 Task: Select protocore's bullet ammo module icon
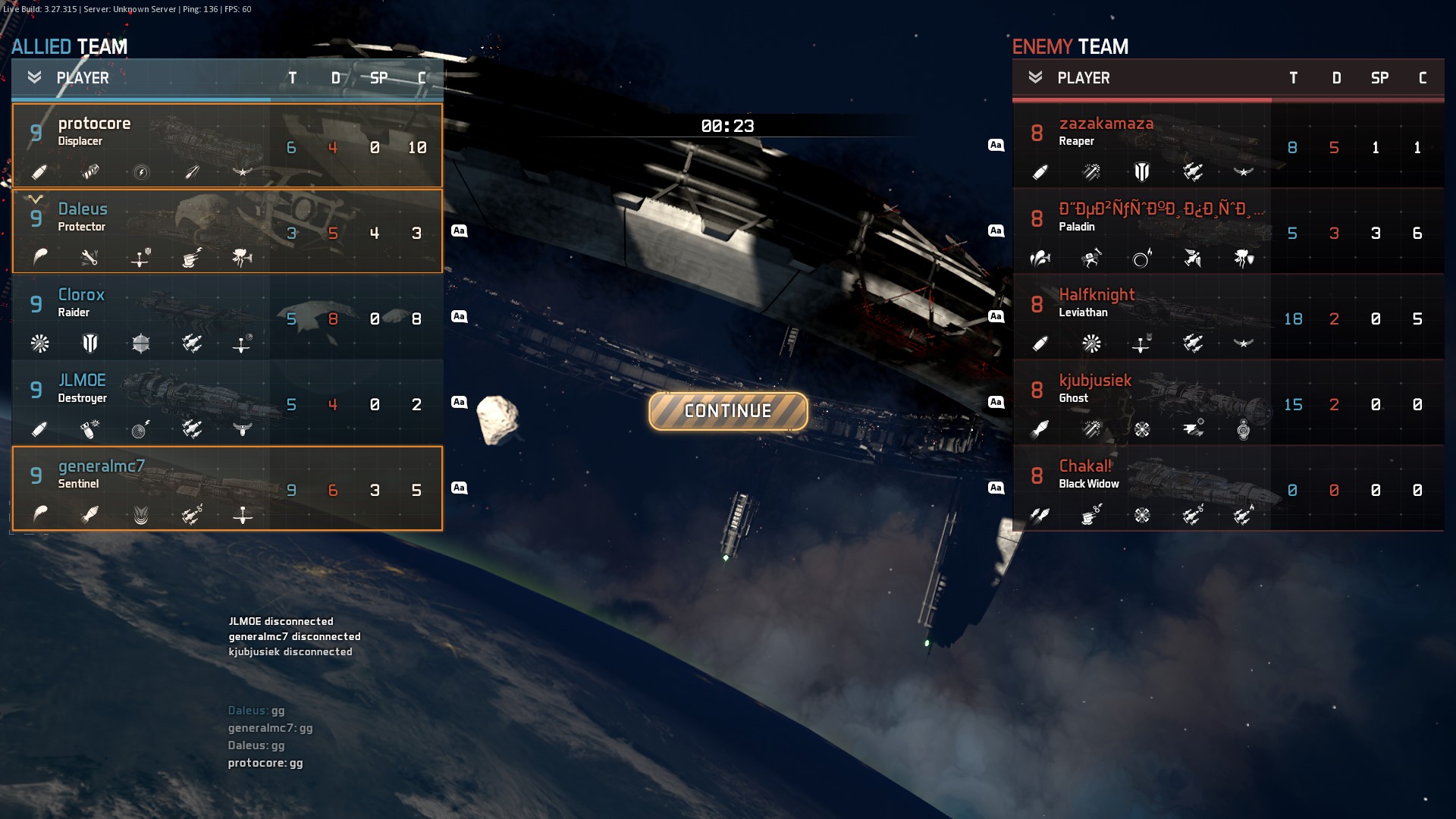pyautogui.click(x=39, y=172)
